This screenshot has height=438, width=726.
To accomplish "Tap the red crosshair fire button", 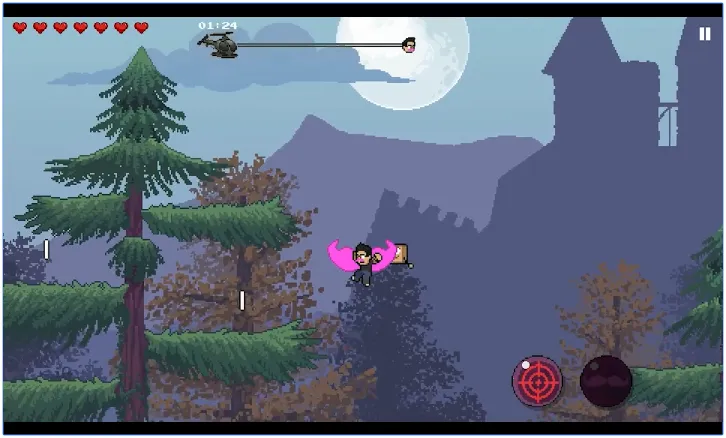I will coord(537,381).
